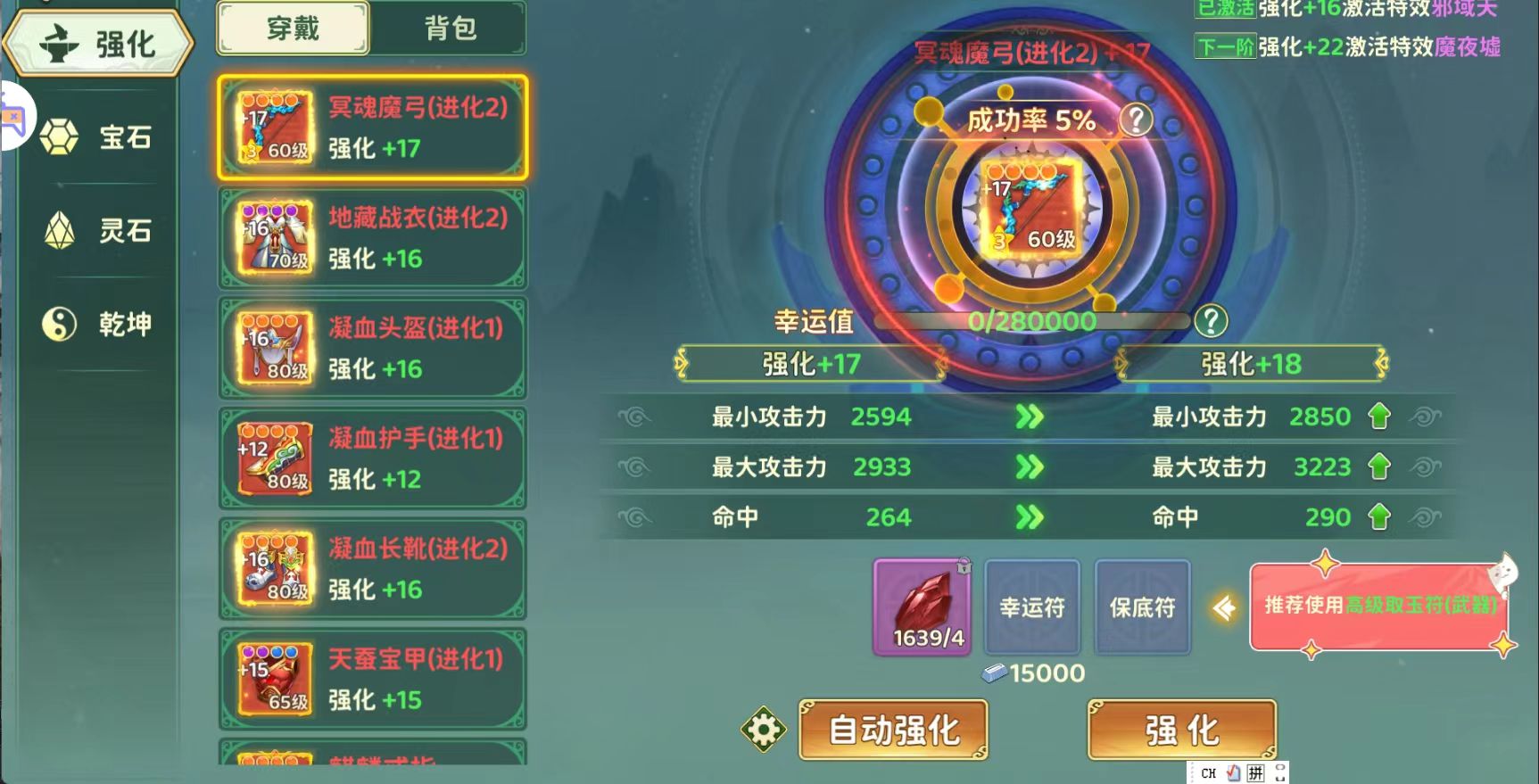Screen dimensions: 1539x784
Task: Click the success rate help question mark
Action: pos(1135,120)
